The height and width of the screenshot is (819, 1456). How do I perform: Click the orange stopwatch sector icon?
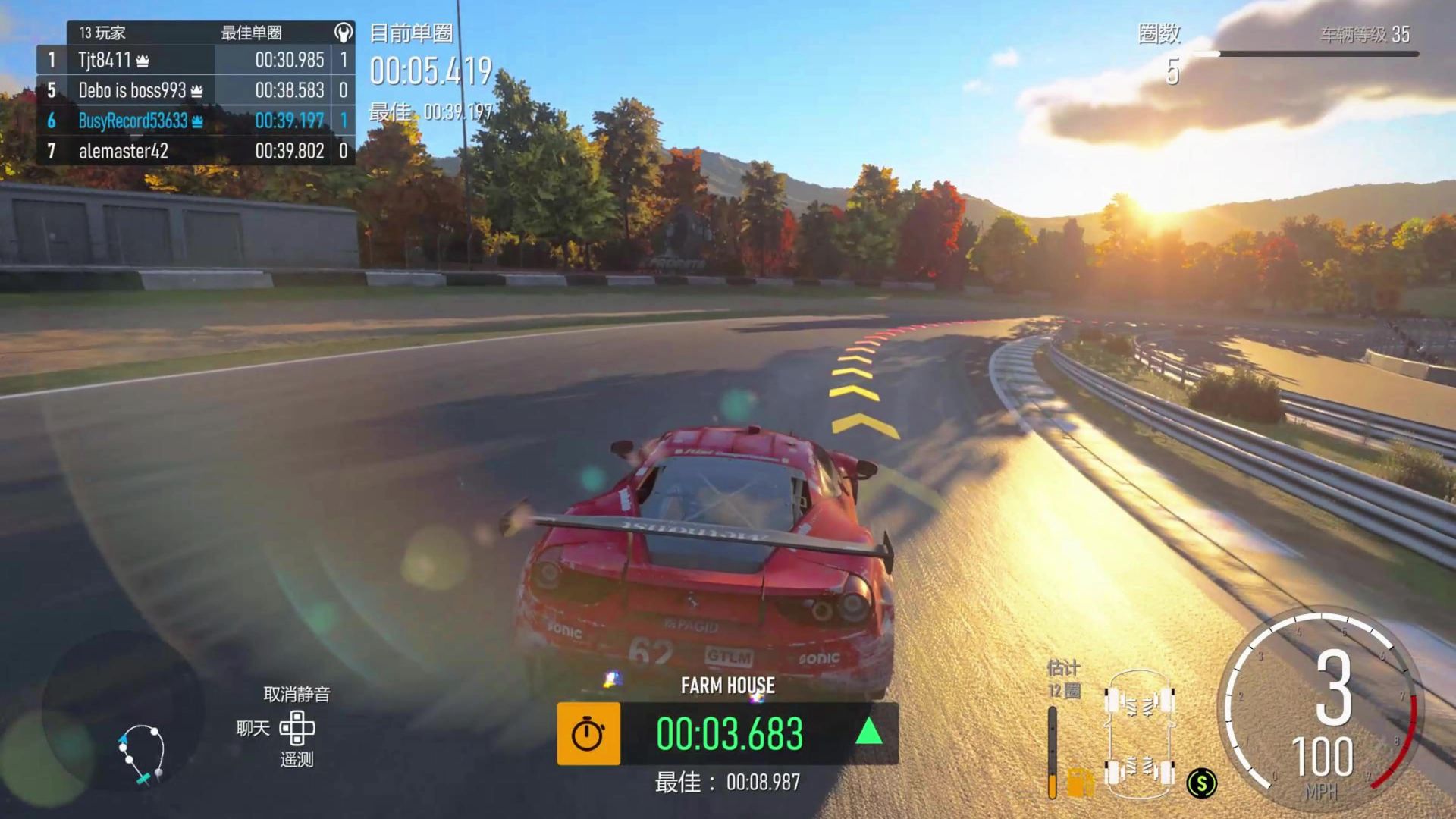(x=588, y=733)
